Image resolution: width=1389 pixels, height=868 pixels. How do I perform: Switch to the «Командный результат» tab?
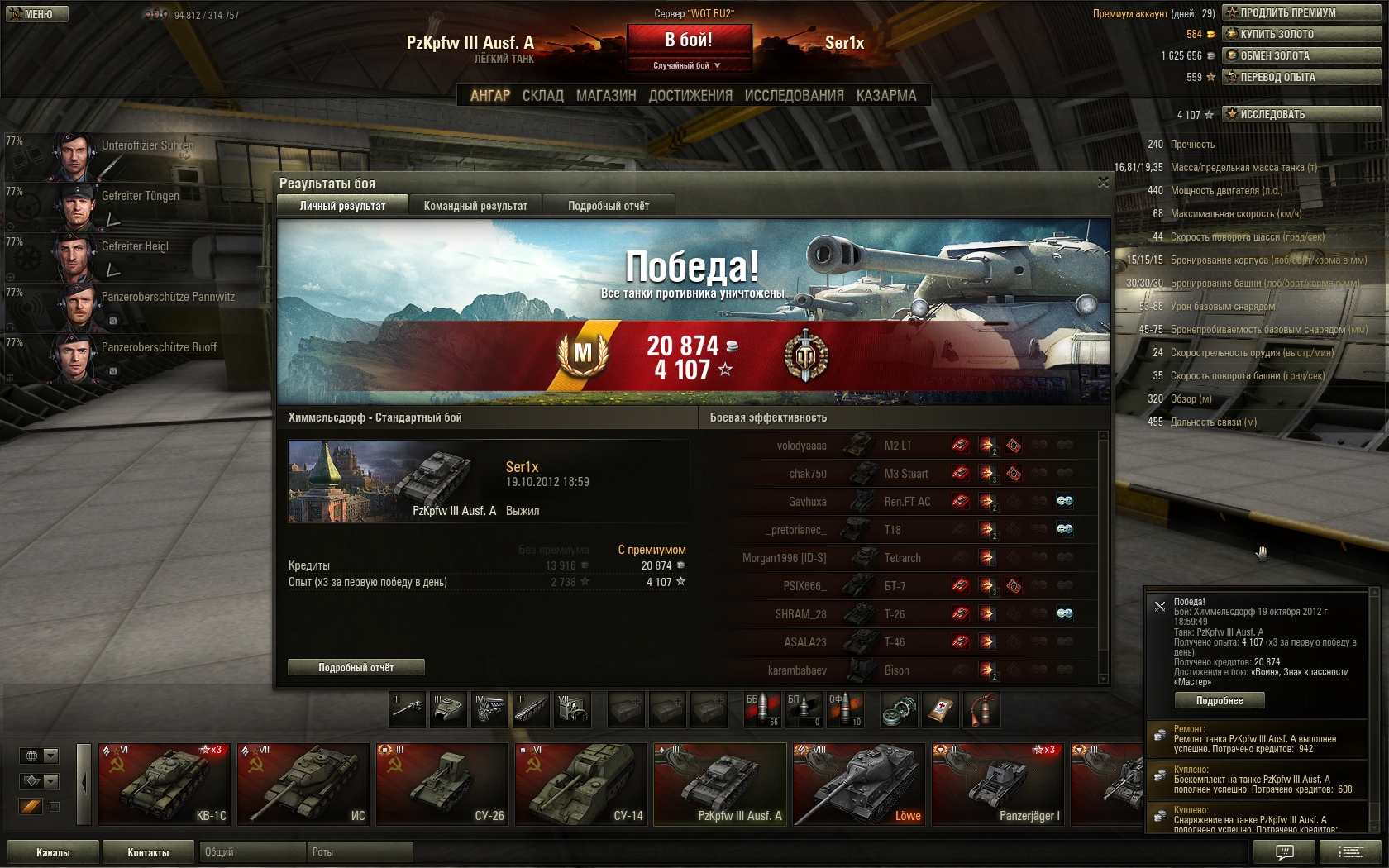(475, 206)
